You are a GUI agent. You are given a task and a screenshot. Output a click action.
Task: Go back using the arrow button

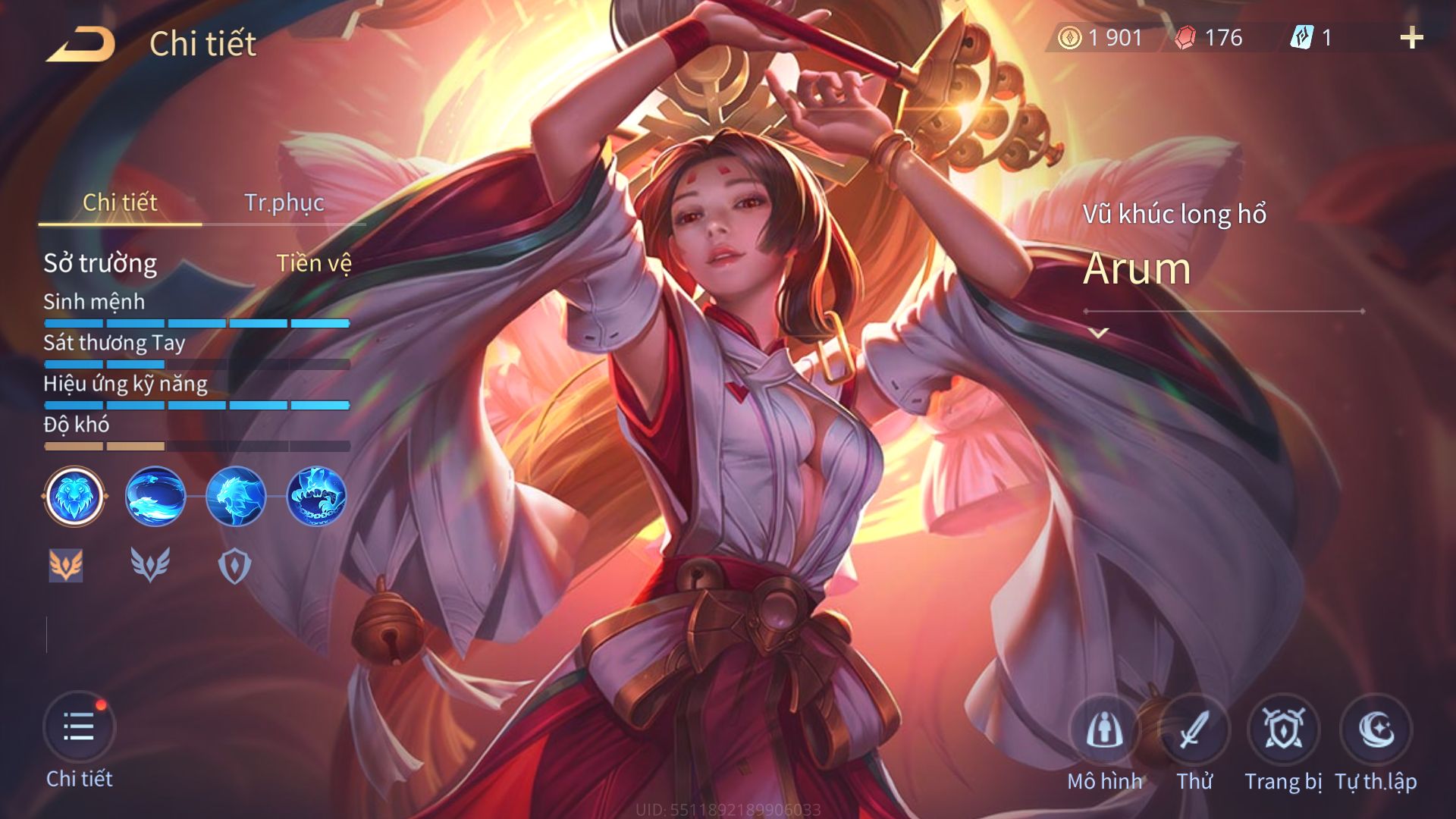click(x=80, y=44)
